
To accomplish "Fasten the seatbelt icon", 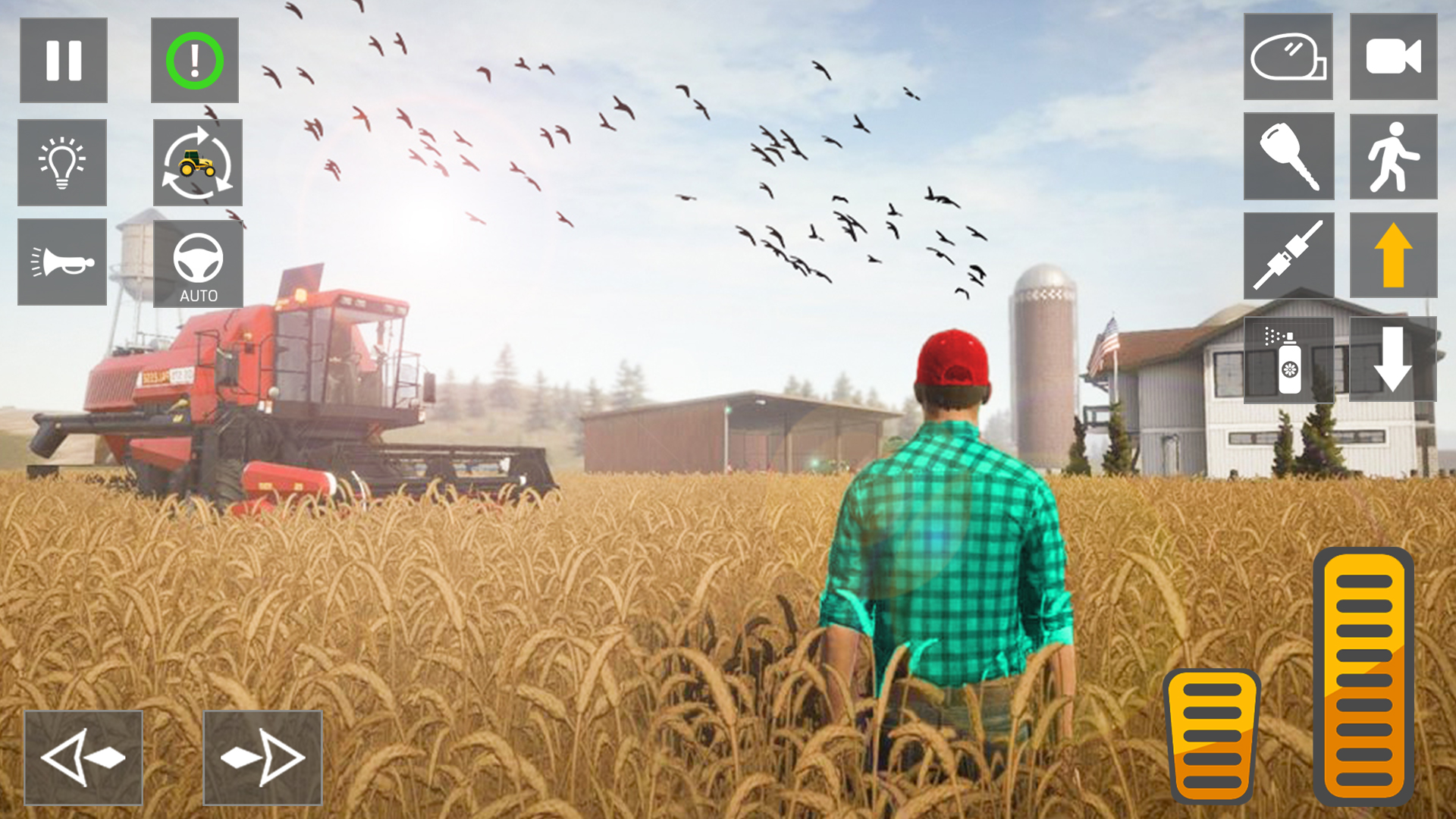I will (x=1288, y=256).
